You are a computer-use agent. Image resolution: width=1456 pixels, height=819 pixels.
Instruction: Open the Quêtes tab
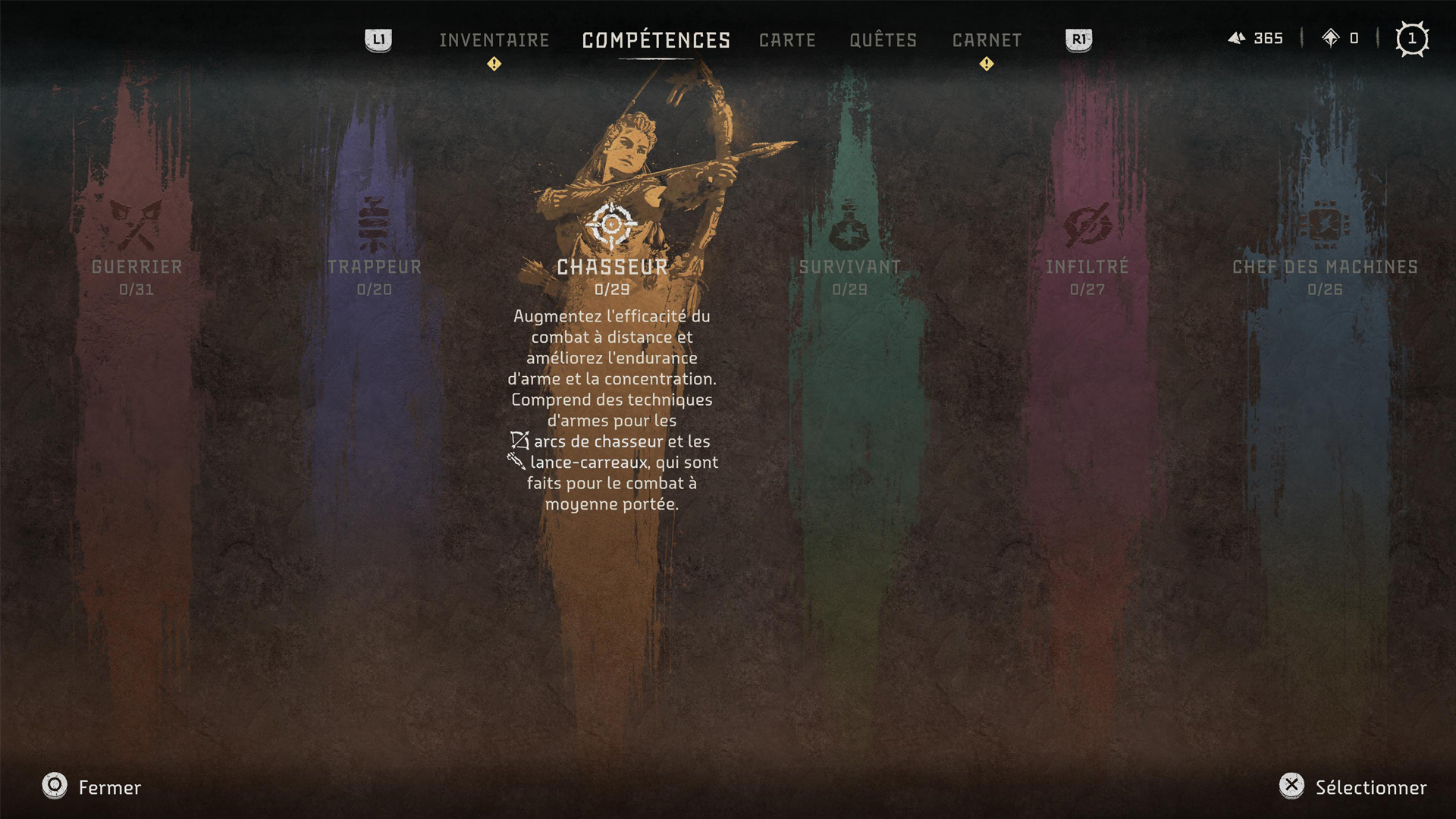(883, 40)
